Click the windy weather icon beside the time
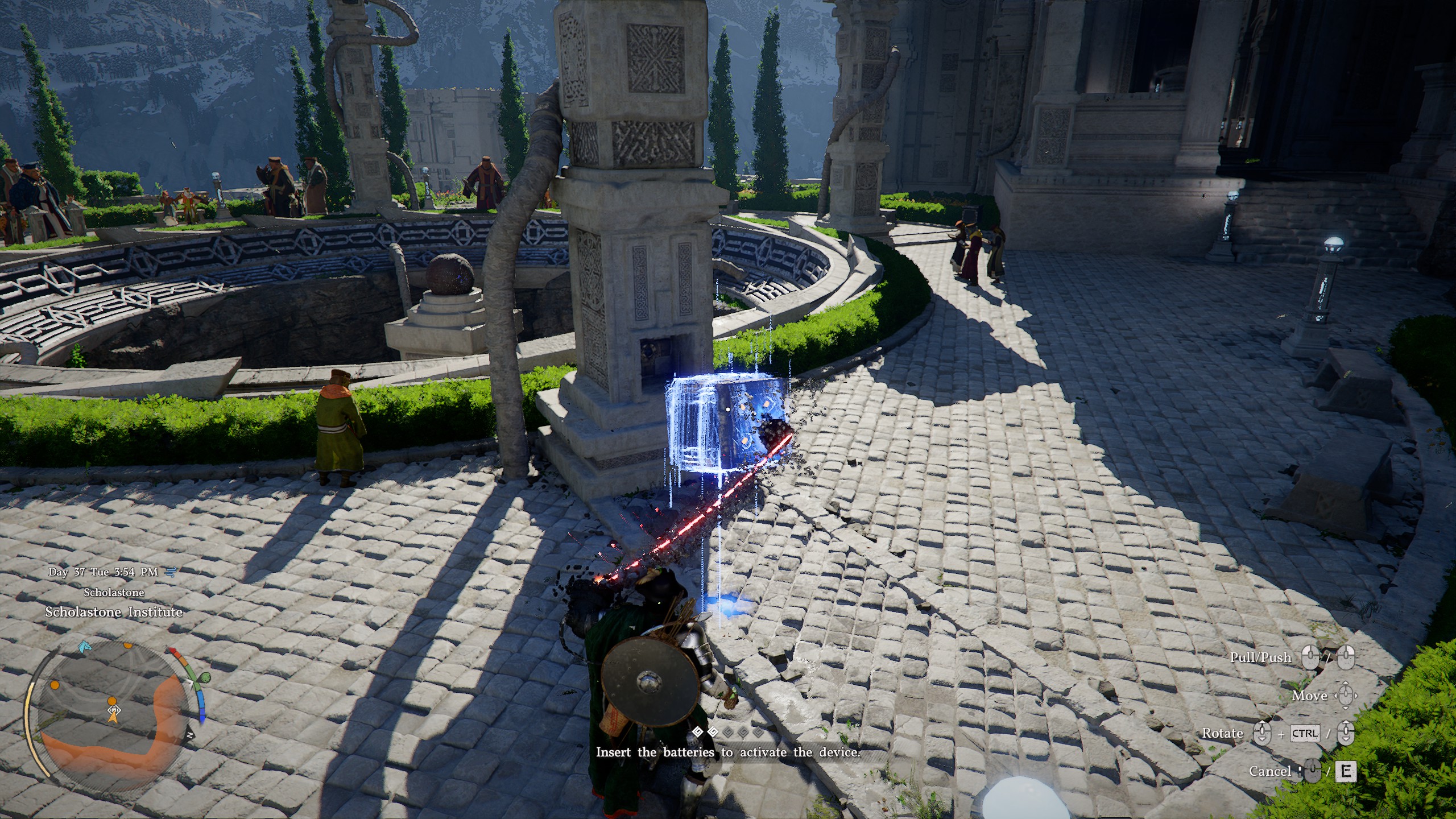Image resolution: width=1456 pixels, height=819 pixels. point(169,572)
